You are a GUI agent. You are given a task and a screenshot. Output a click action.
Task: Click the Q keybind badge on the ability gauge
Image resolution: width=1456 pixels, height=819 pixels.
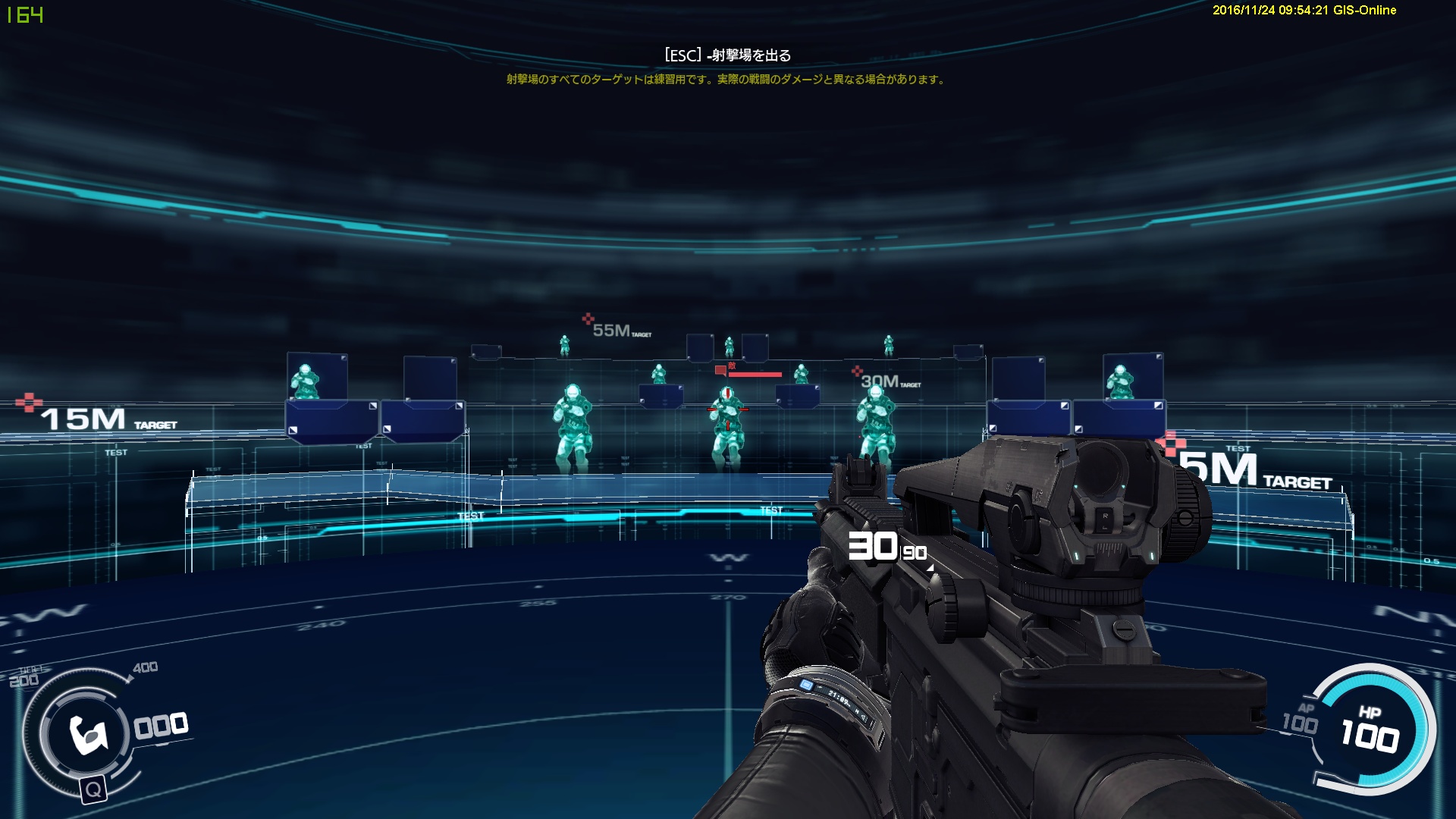(93, 790)
